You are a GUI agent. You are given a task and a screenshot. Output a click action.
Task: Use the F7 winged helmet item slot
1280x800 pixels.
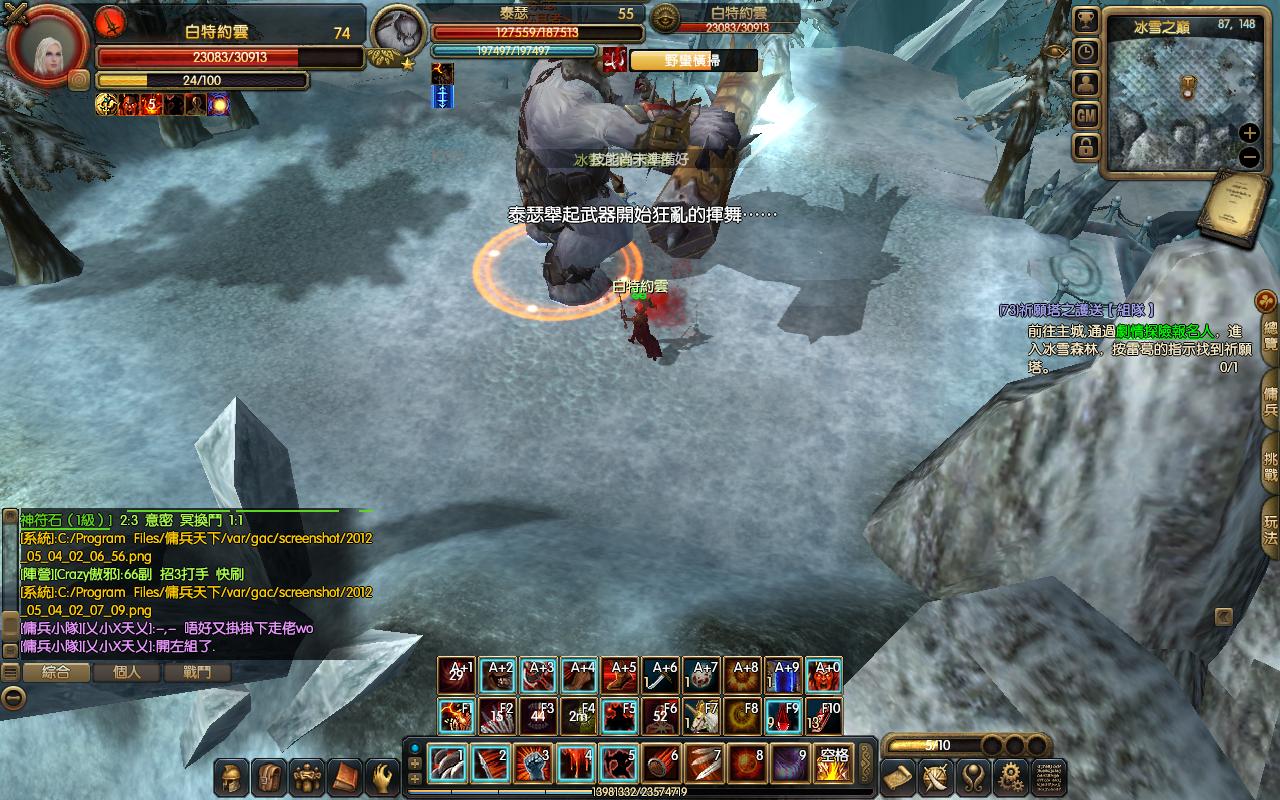coord(701,716)
